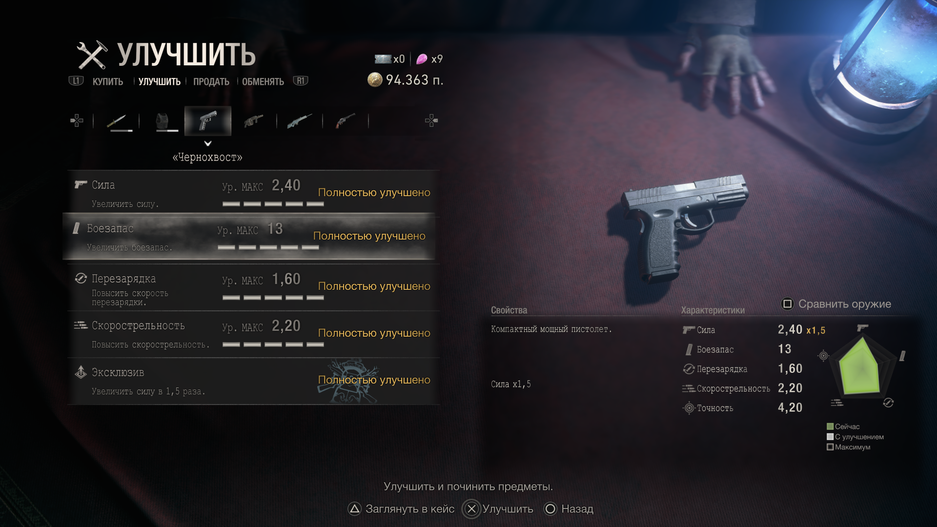Go to the Обменять tab
Viewport: 937px width, 527px height.
[263, 82]
